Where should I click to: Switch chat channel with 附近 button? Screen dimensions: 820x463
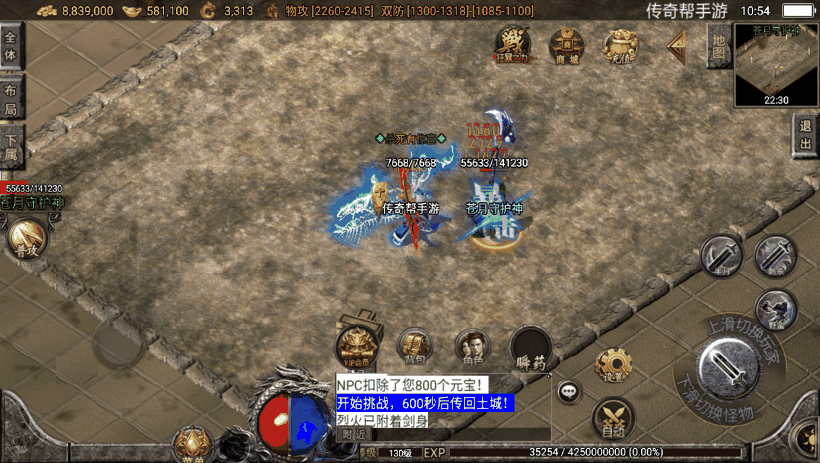point(353,434)
